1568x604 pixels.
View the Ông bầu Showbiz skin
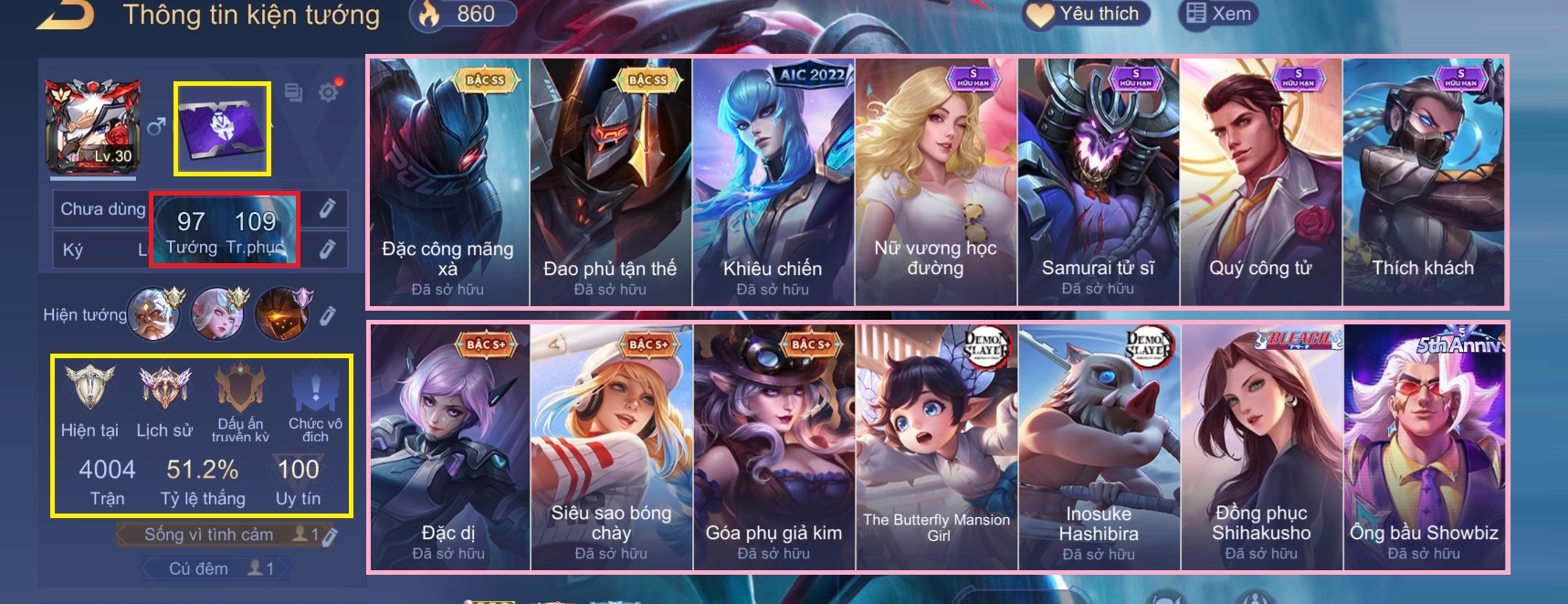1424,447
